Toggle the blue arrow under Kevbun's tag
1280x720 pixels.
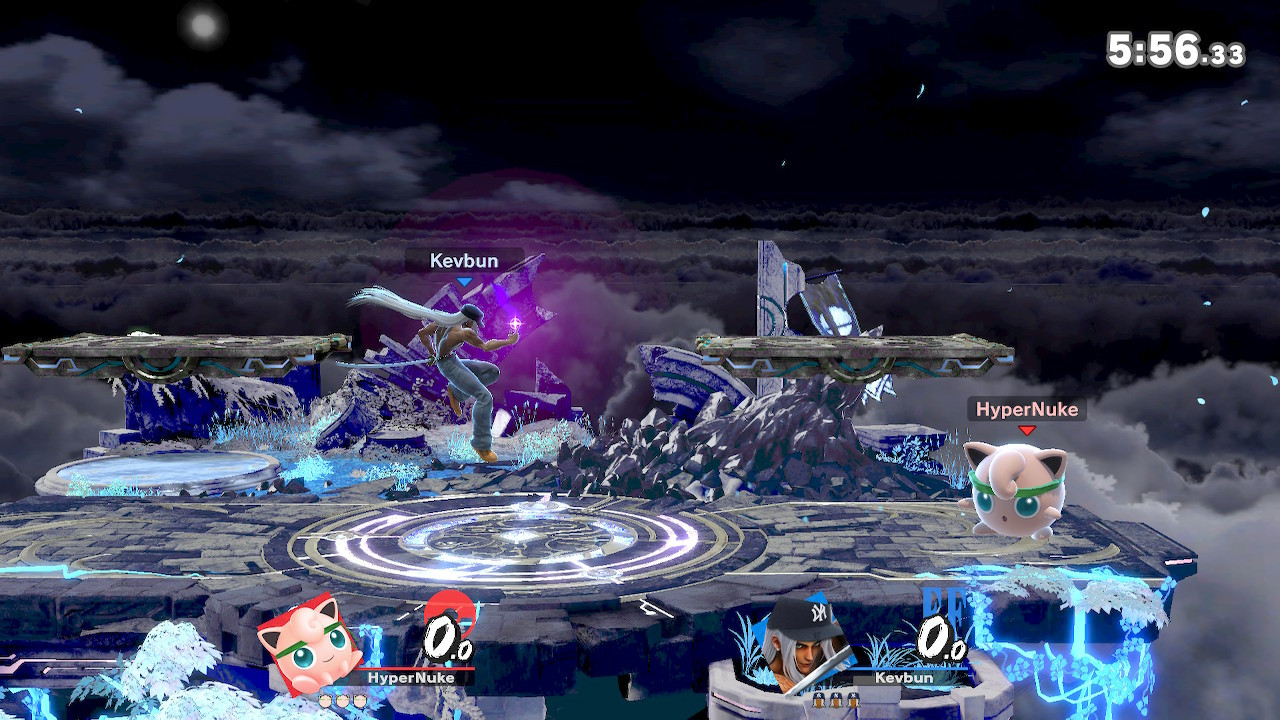[x=462, y=281]
